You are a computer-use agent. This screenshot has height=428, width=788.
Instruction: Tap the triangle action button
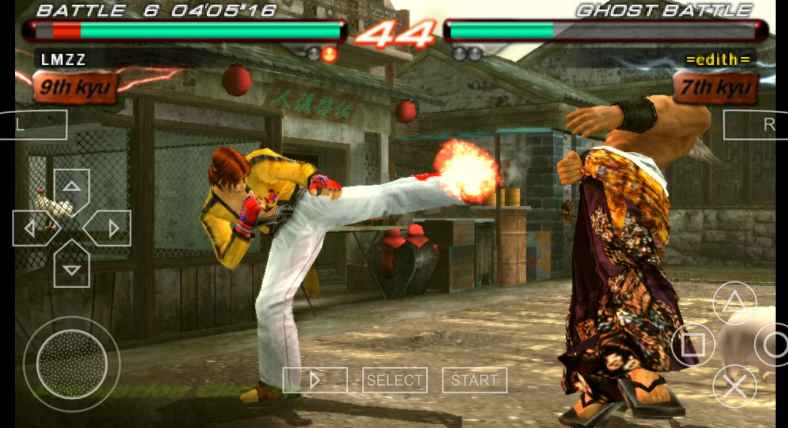pos(734,303)
